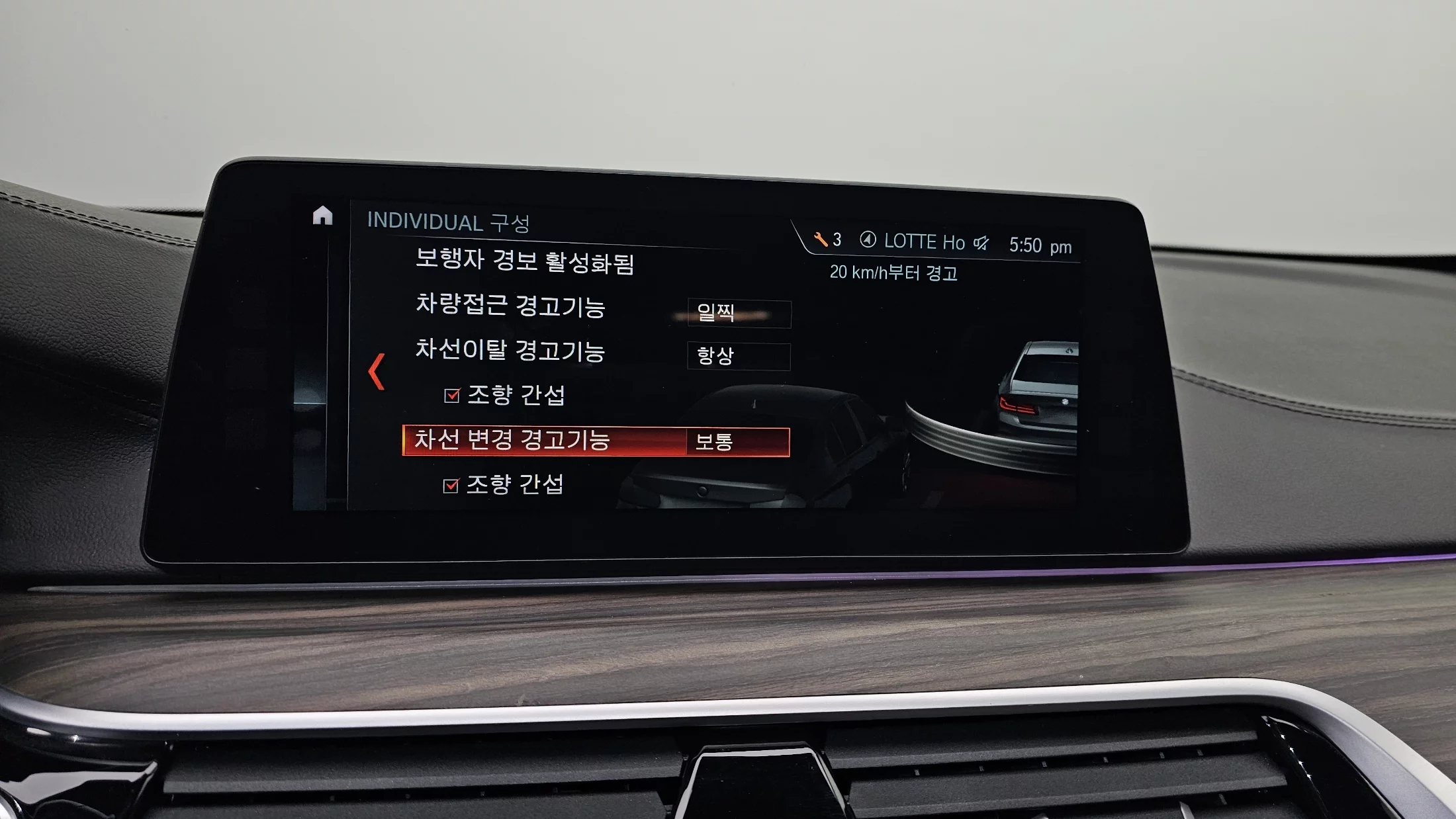Image resolution: width=1456 pixels, height=819 pixels.
Task: Go to the home screen icon
Action: [322, 216]
